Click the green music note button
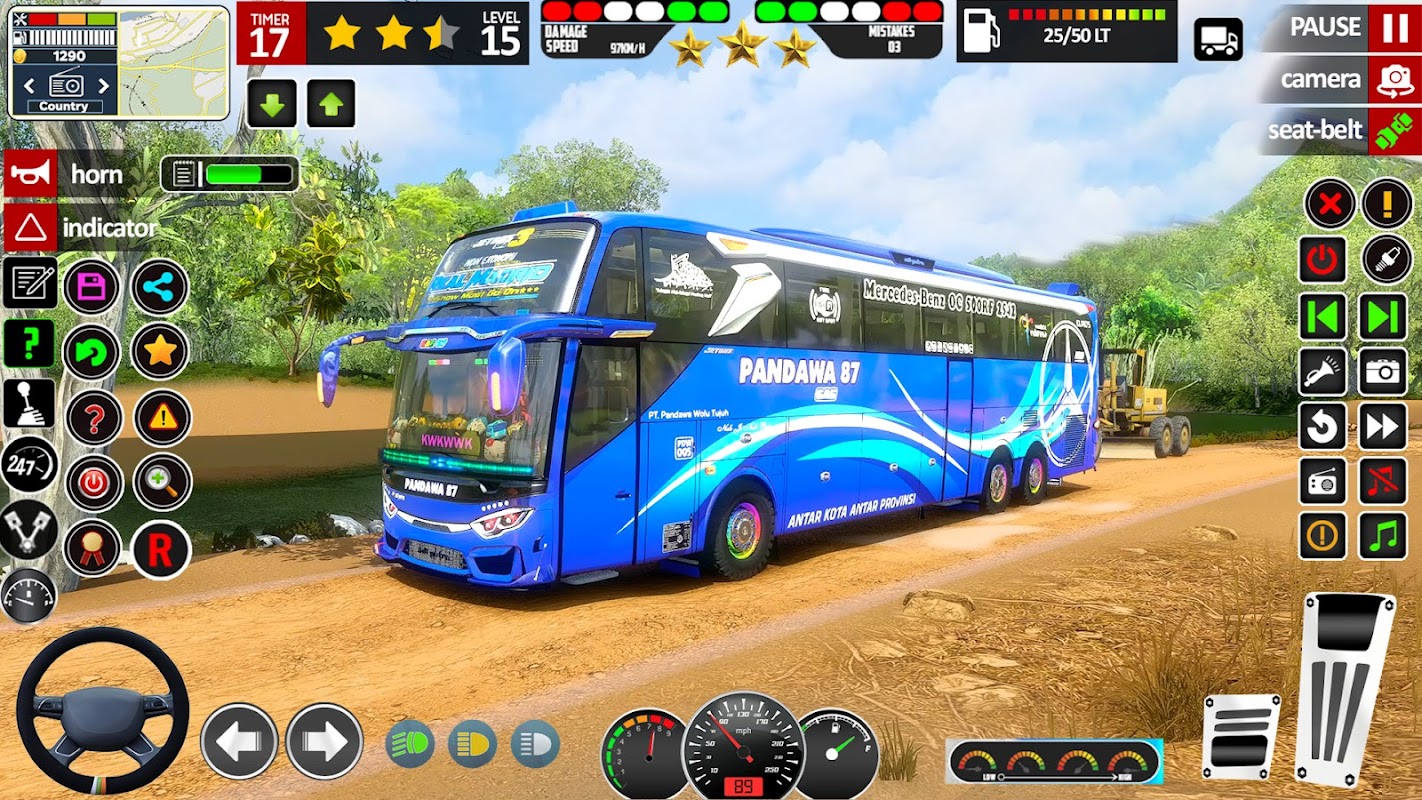The image size is (1422, 800). 1383,536
